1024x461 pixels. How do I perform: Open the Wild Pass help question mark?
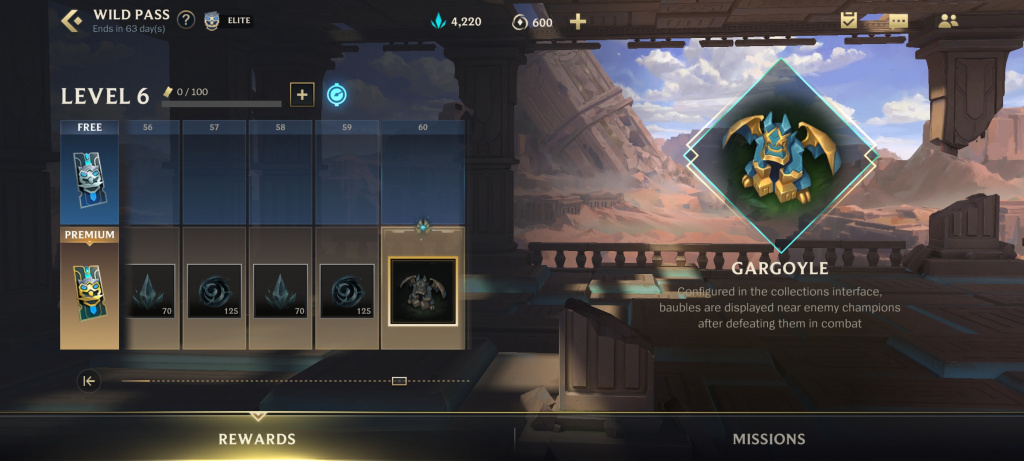pos(186,20)
